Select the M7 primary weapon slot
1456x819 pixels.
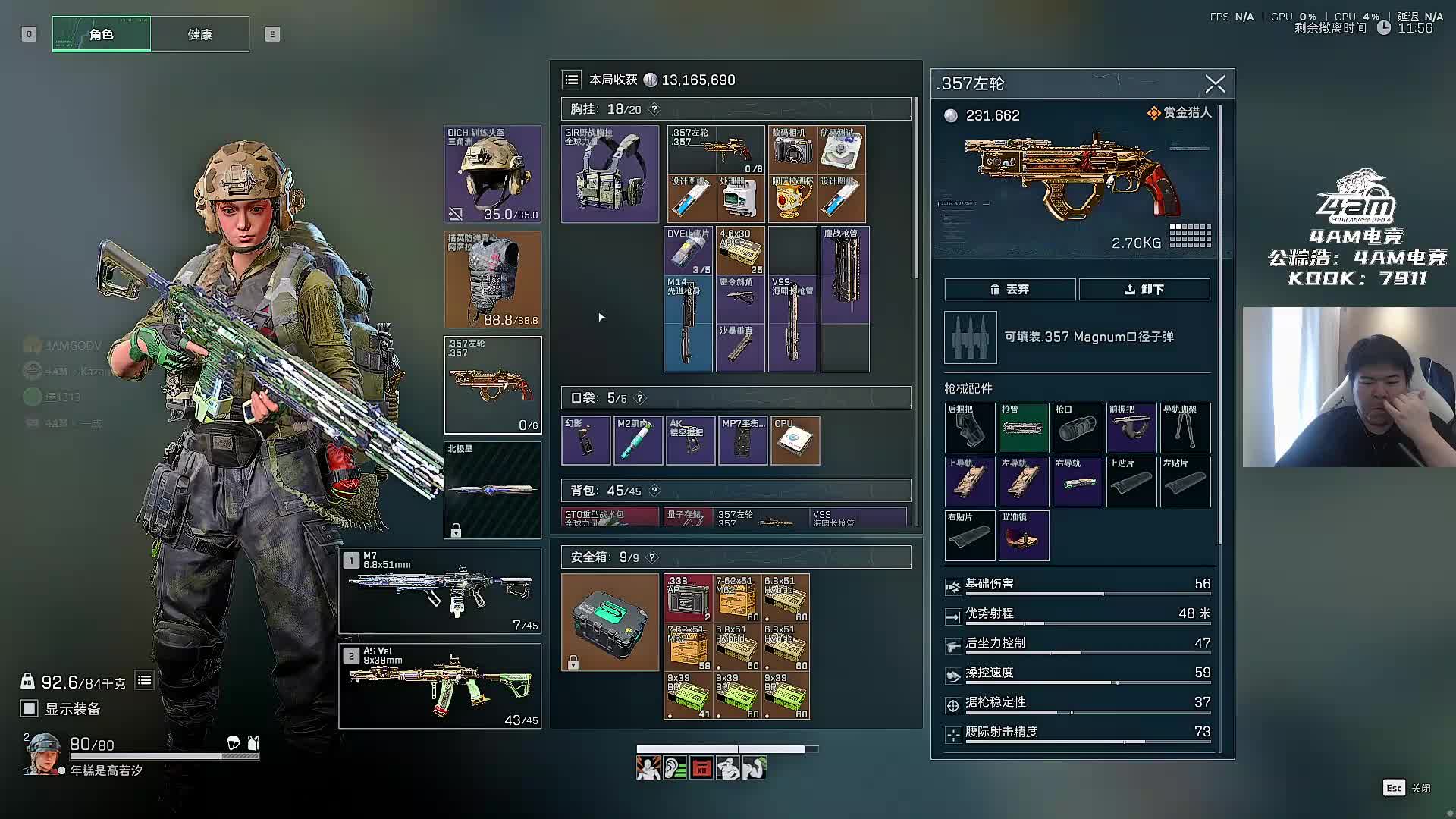[440, 591]
